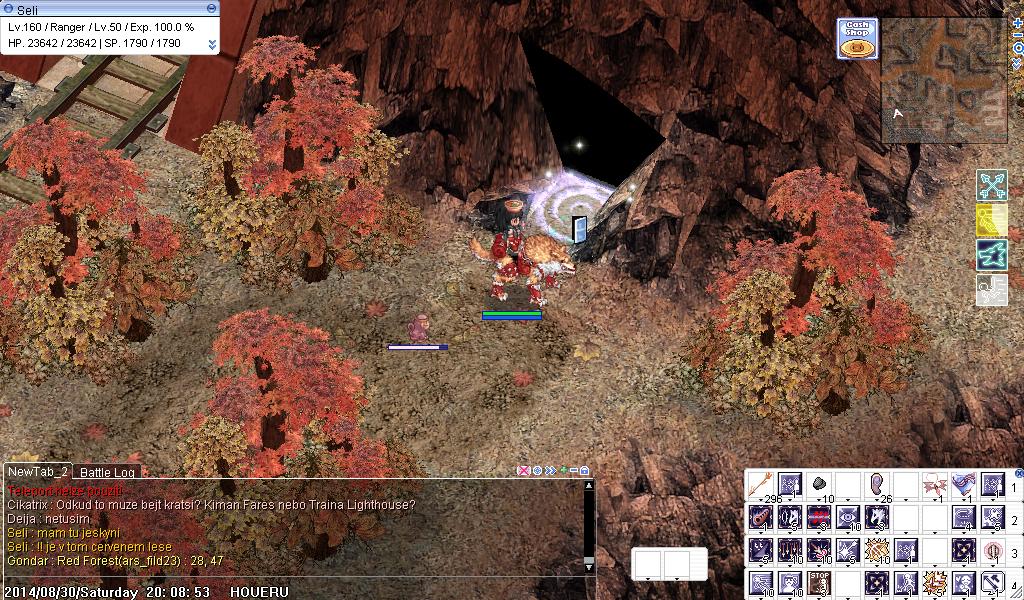This screenshot has width=1024, height=600.
Task: Use the grey stone item in hotbar
Action: [819, 485]
